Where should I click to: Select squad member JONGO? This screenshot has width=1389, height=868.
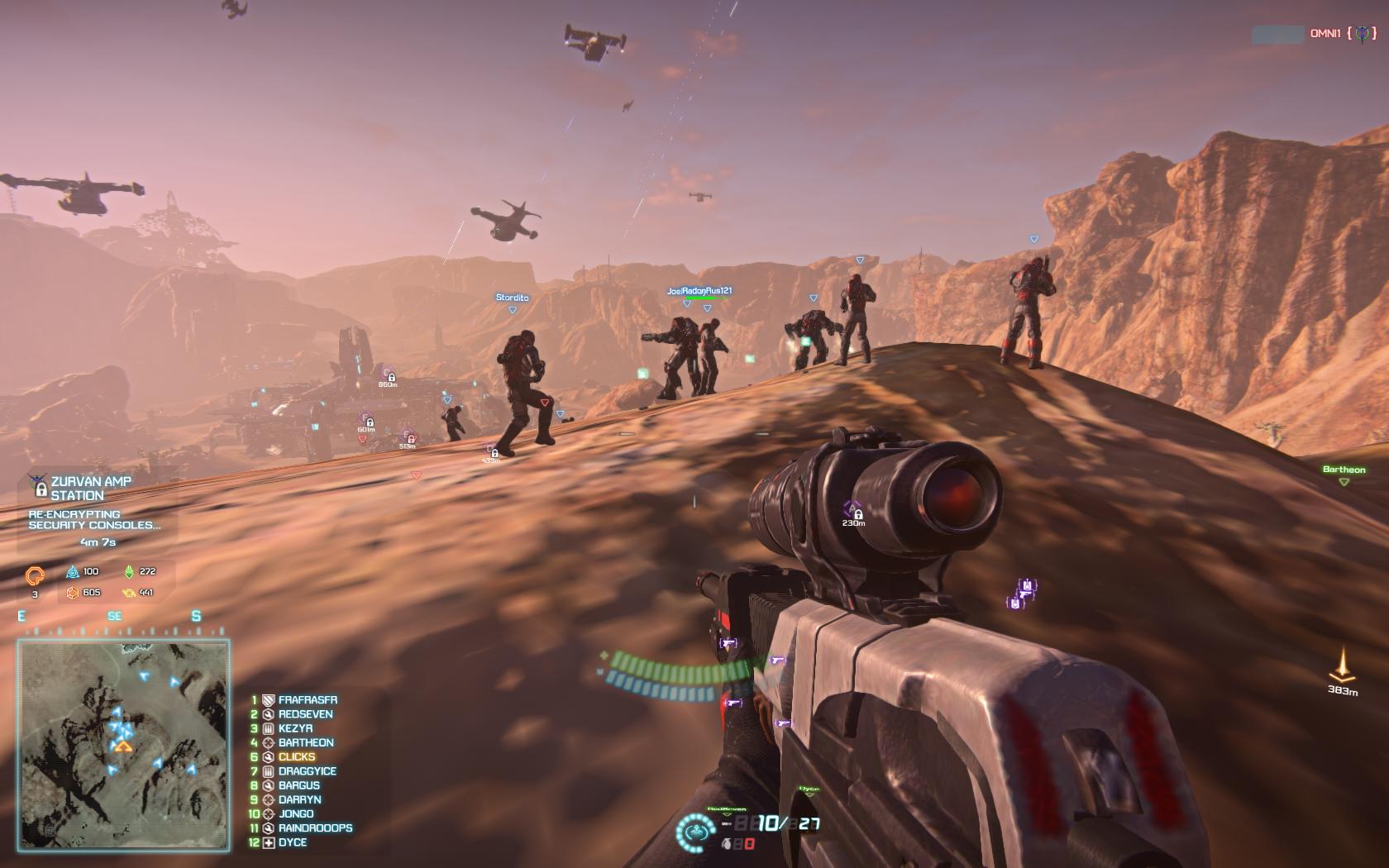(x=295, y=813)
